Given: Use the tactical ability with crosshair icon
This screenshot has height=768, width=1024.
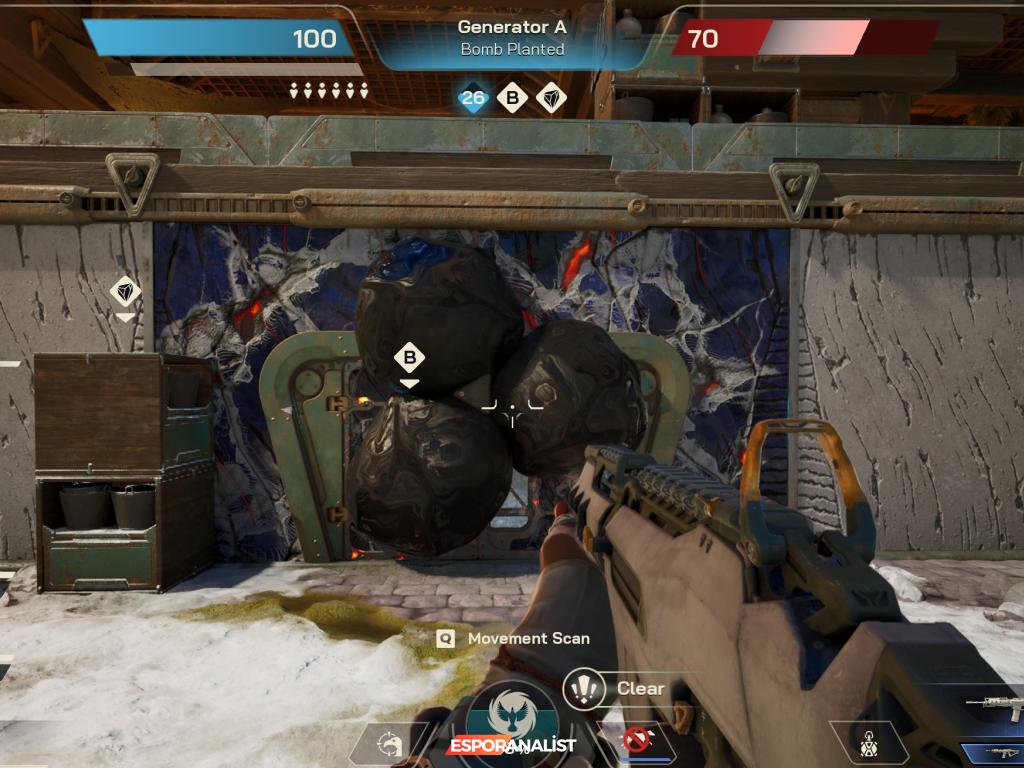Looking at the screenshot, I should tap(390, 744).
